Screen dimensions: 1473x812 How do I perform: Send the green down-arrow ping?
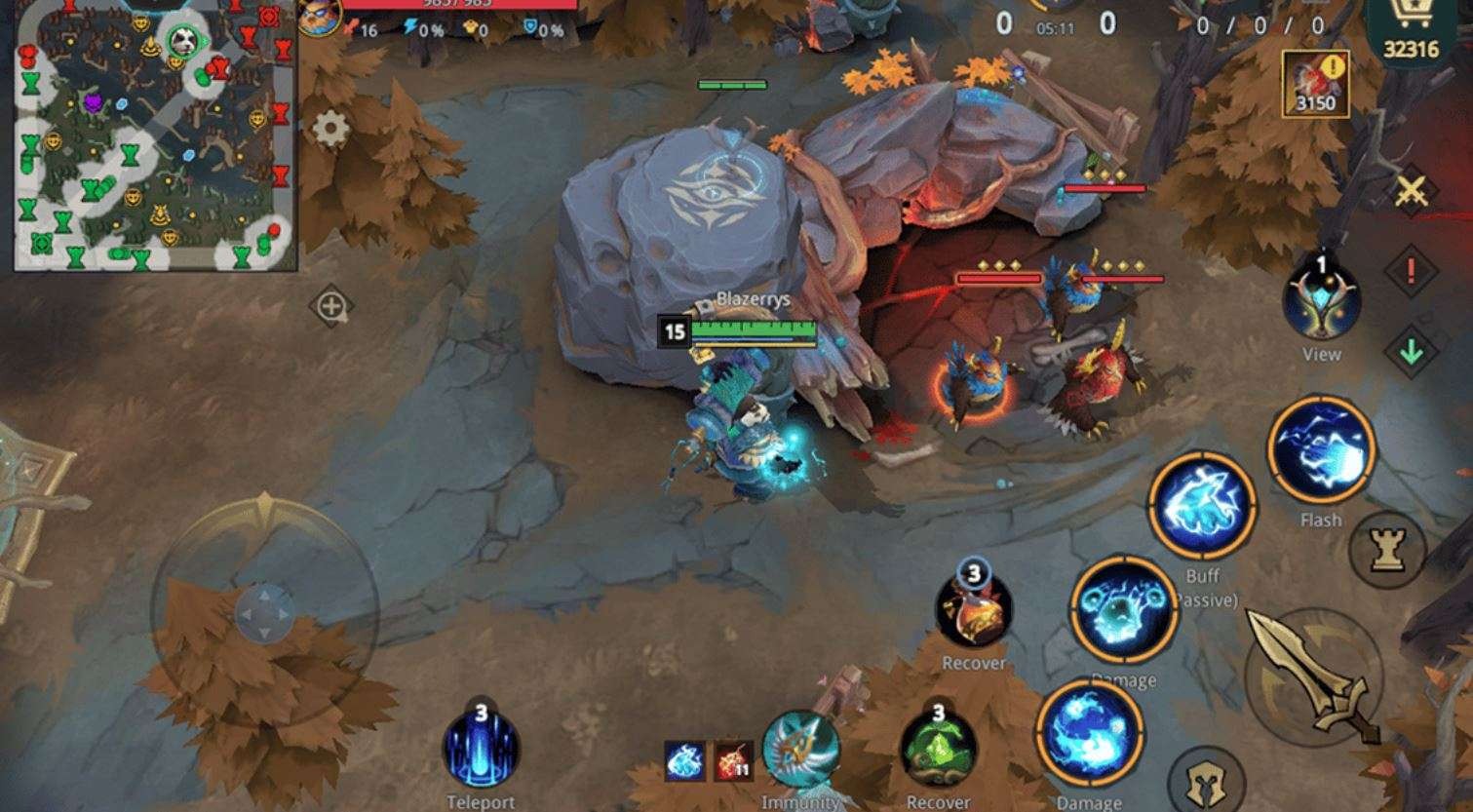[1411, 351]
